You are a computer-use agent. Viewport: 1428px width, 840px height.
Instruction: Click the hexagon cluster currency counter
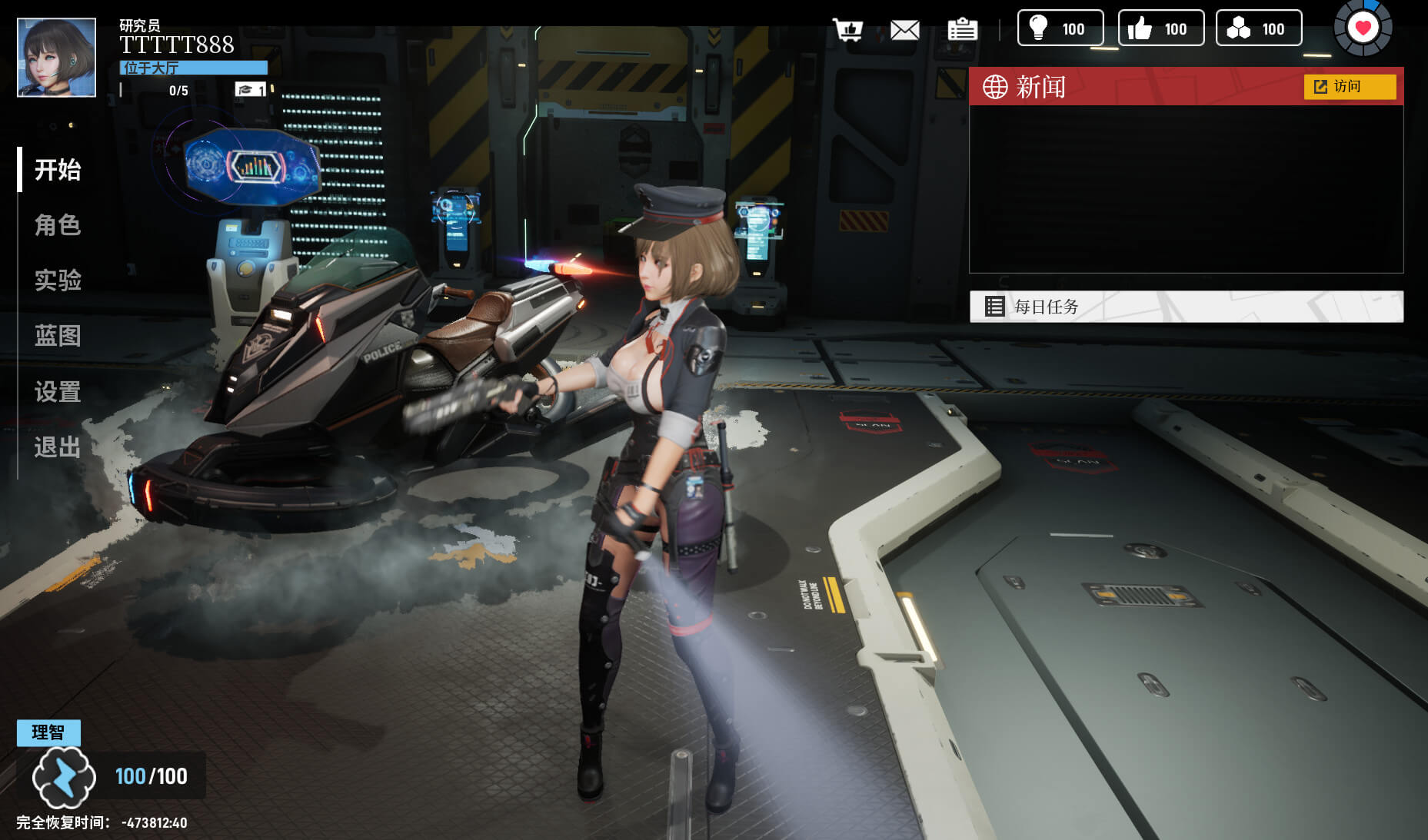tap(1258, 28)
